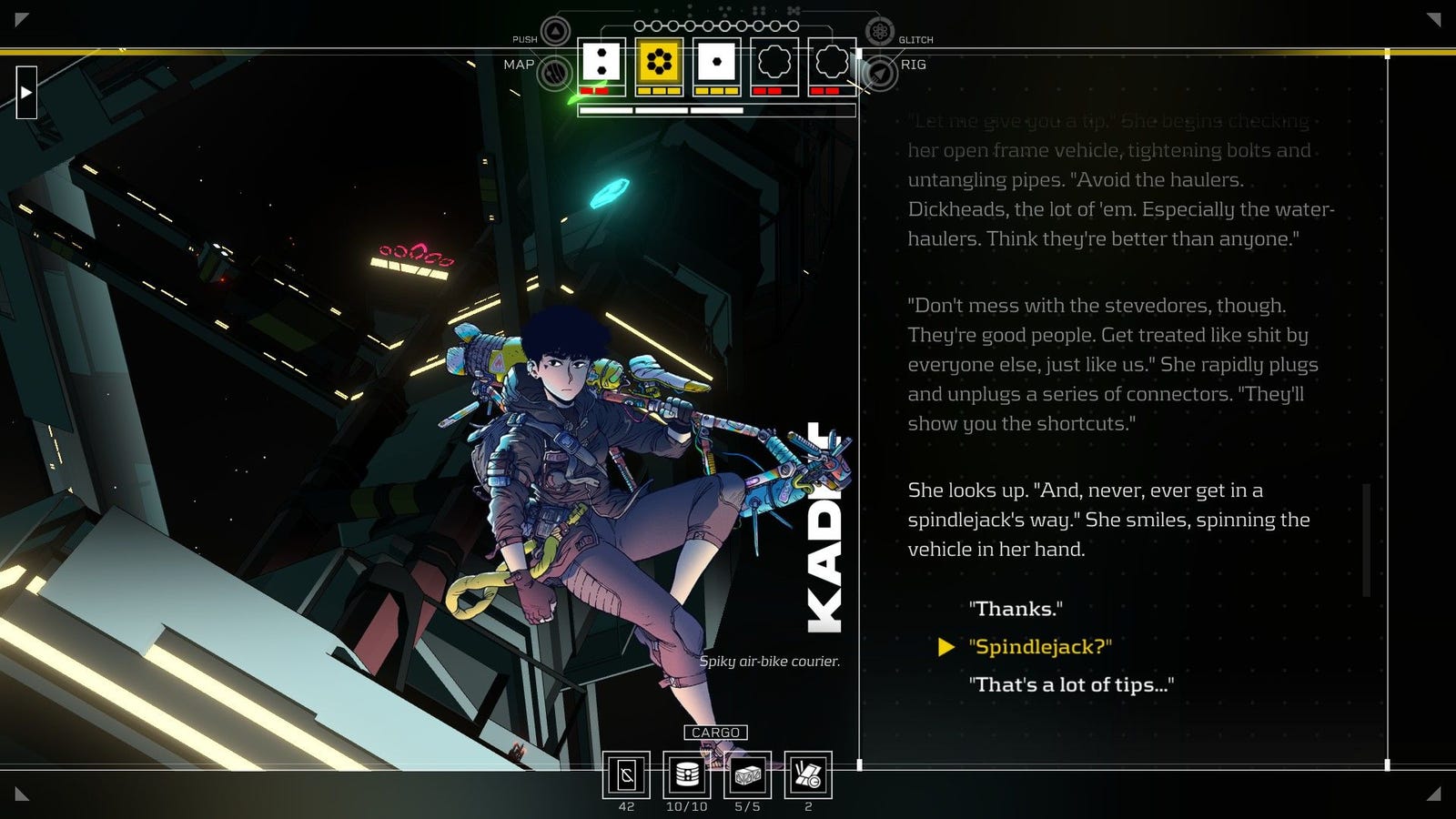The image size is (1456, 819).
Task: Click the play arrow button at left edge
Action: (26, 92)
